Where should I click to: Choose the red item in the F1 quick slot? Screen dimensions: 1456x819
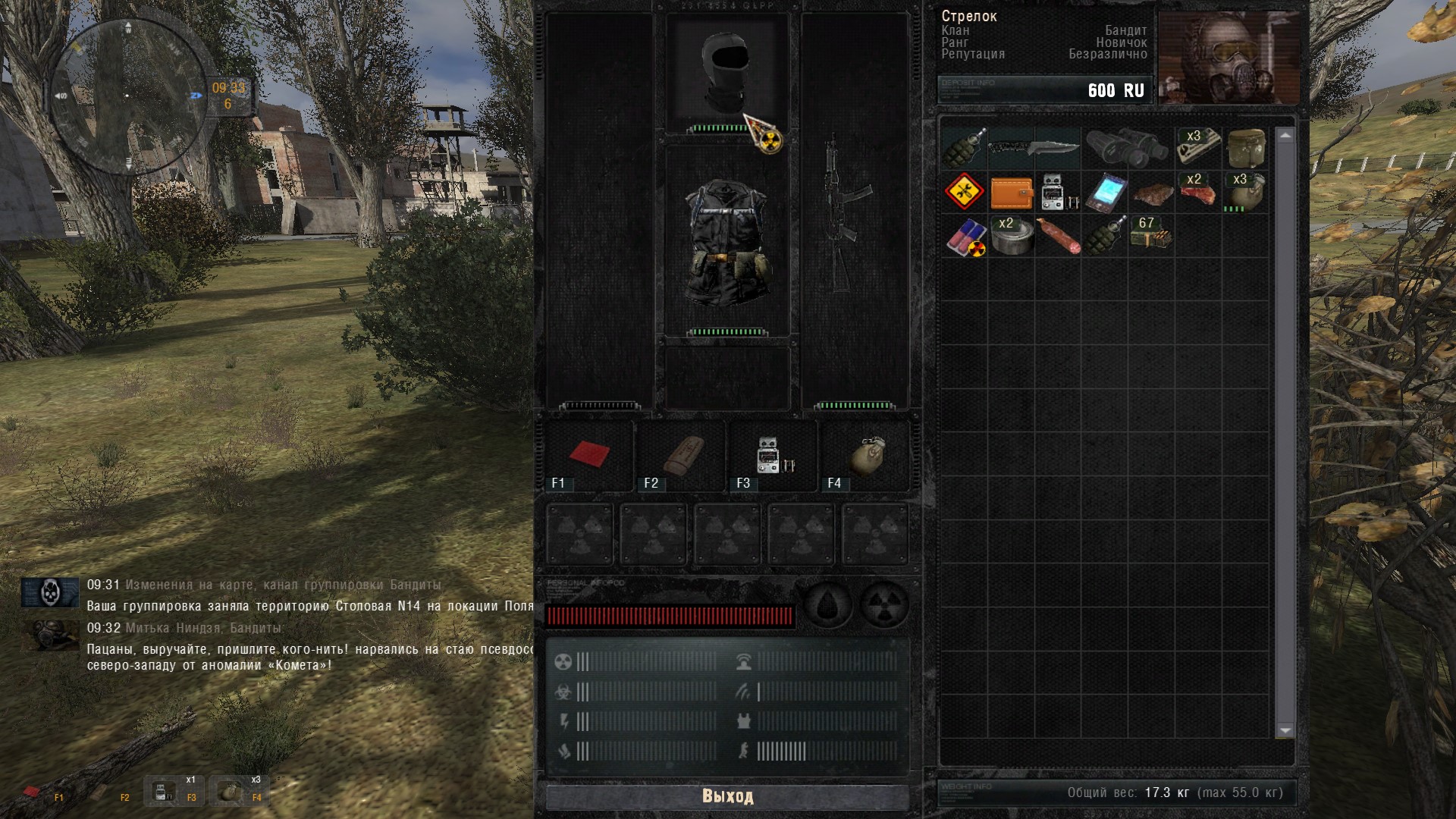[x=590, y=454]
